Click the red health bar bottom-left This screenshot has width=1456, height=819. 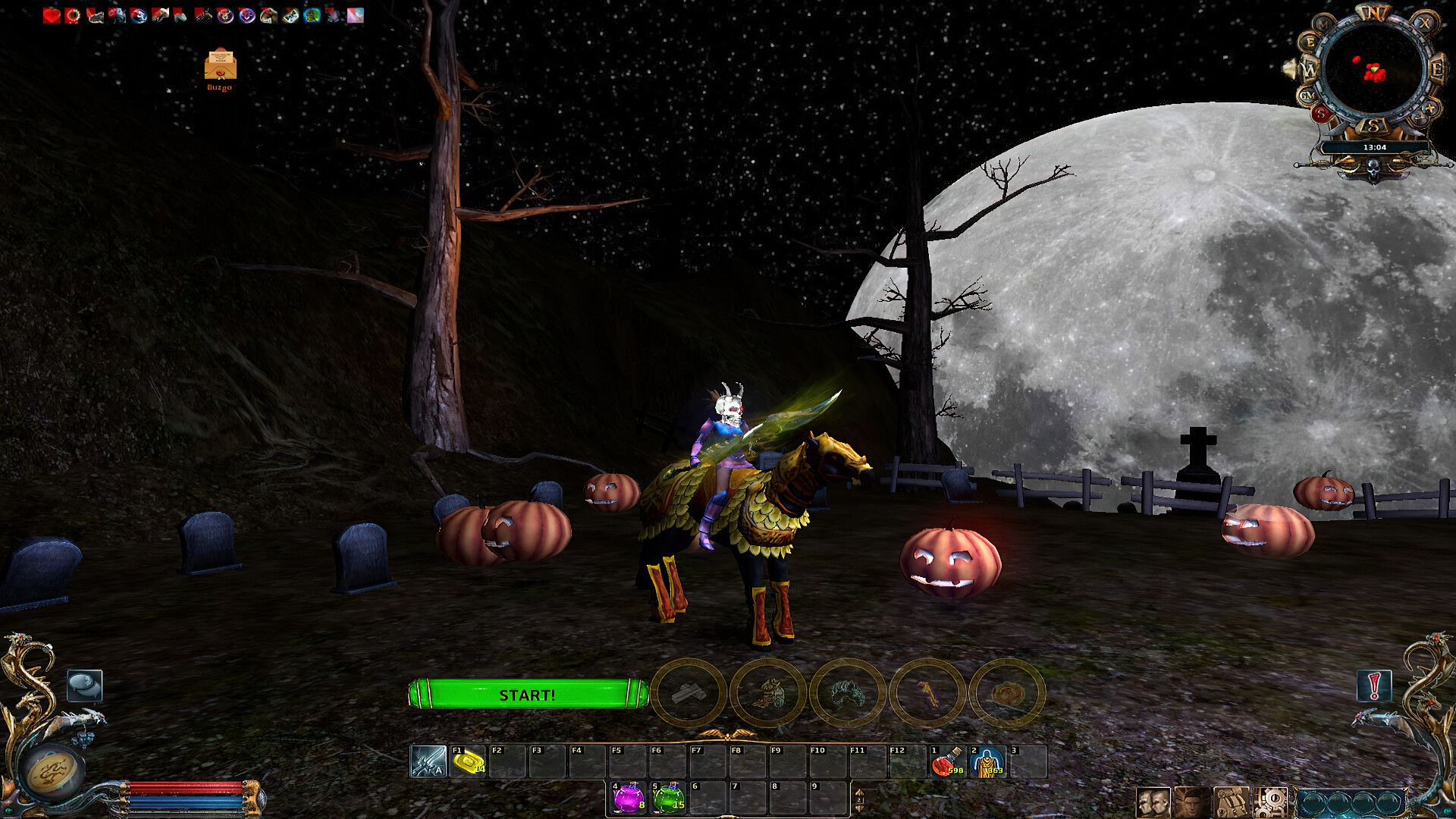(186, 785)
